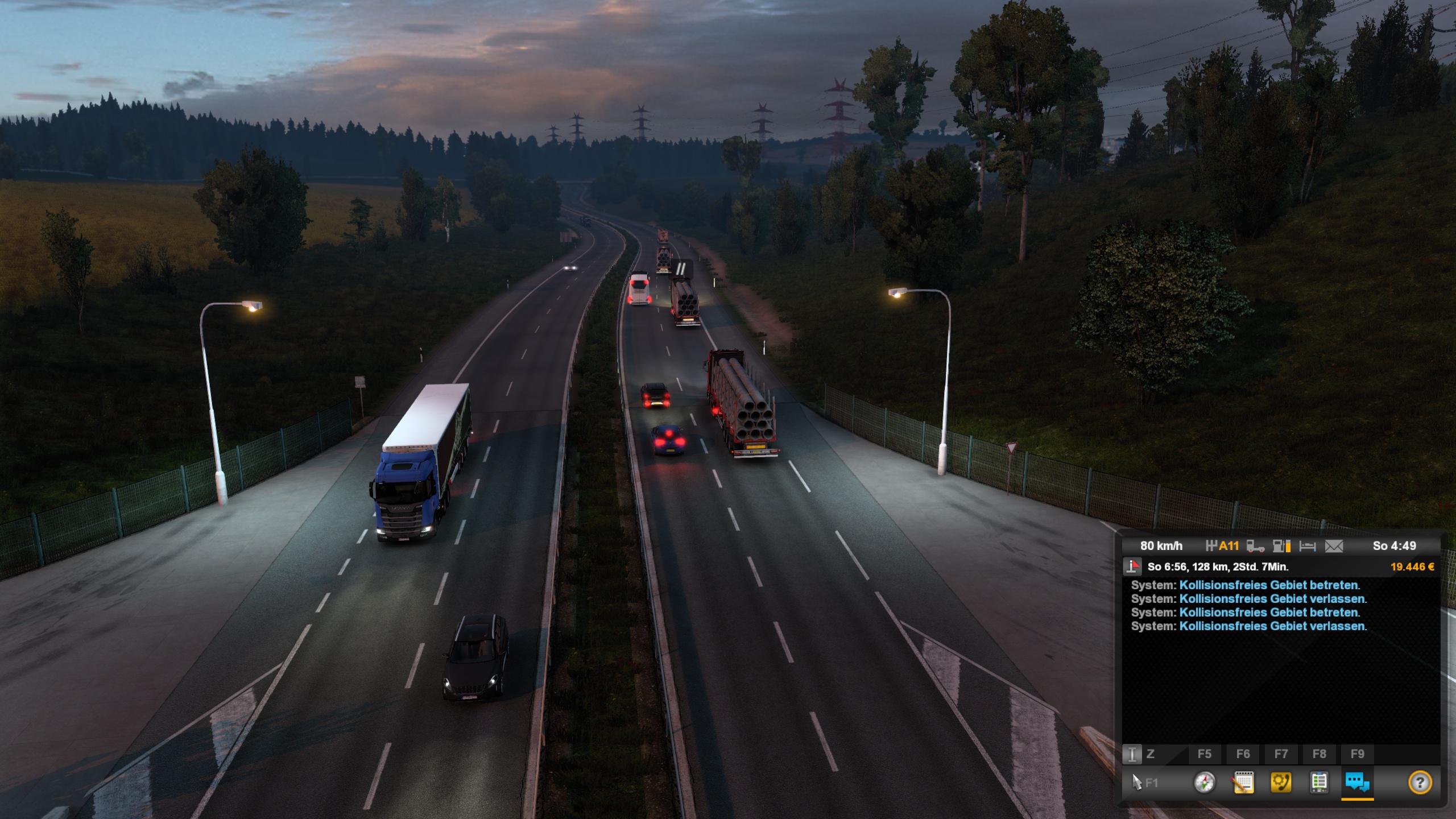Switch to the job calendar notepad tab

[1243, 783]
